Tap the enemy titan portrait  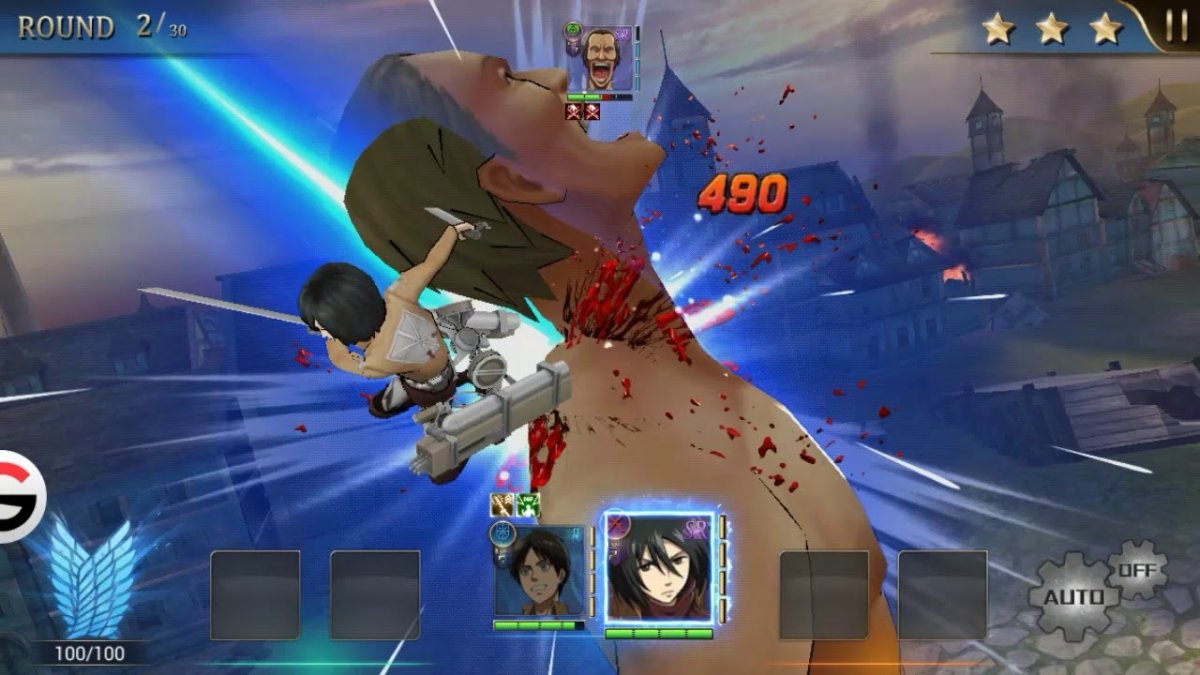pyautogui.click(x=607, y=59)
